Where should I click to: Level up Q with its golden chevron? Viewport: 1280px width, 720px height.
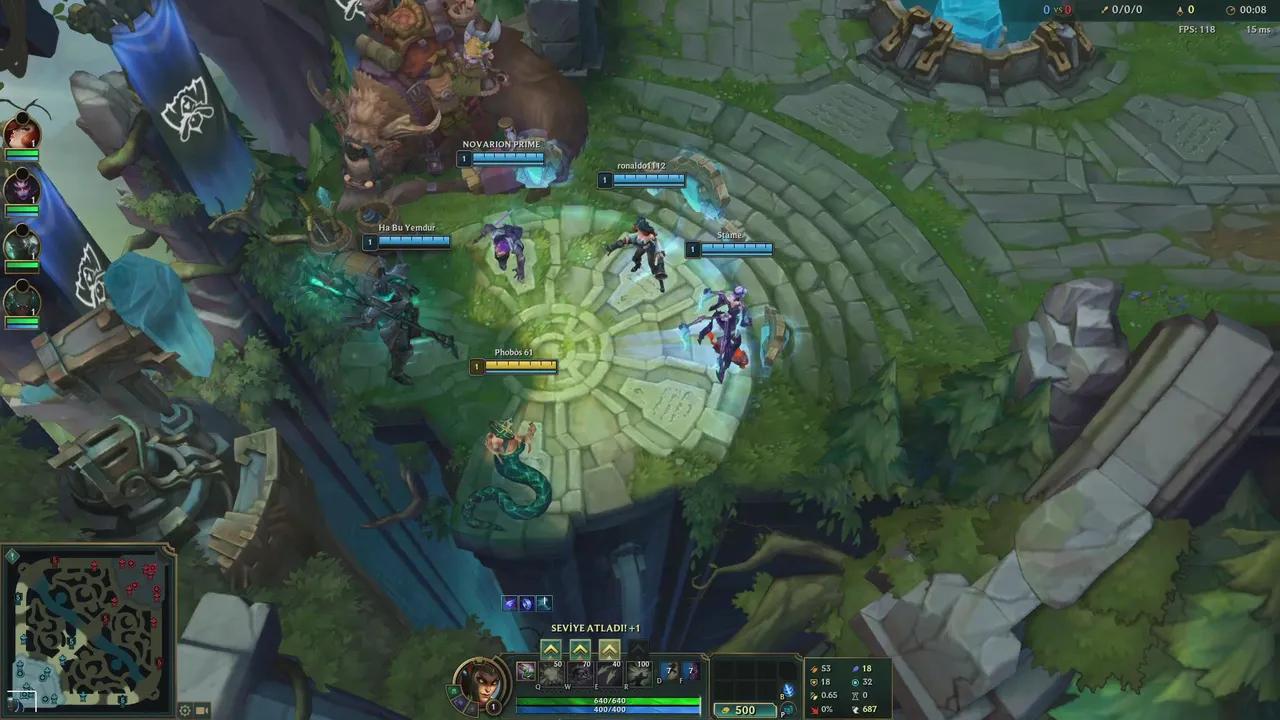tap(551, 650)
